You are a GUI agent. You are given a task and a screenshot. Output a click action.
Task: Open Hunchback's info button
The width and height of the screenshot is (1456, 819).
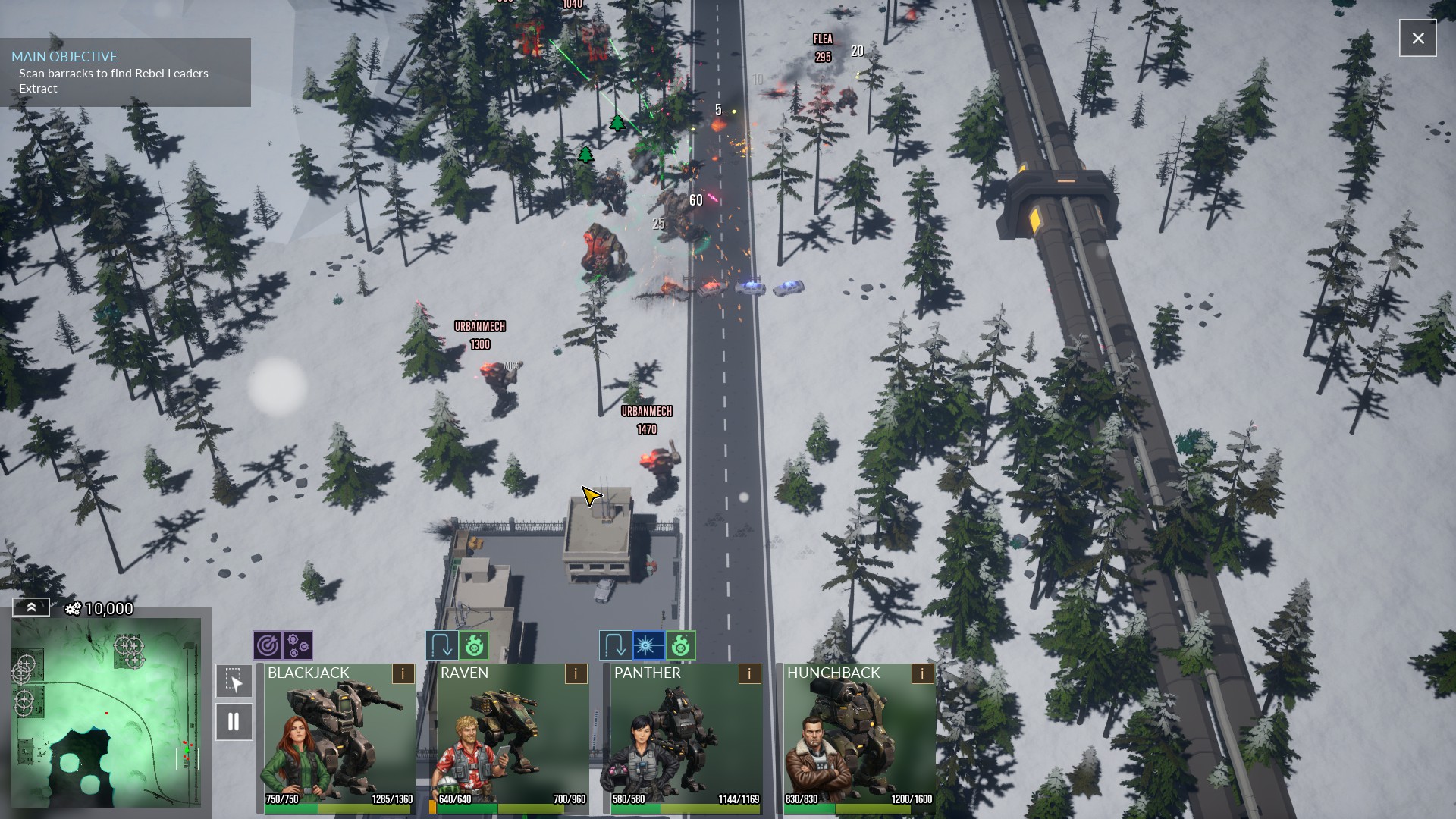(922, 673)
